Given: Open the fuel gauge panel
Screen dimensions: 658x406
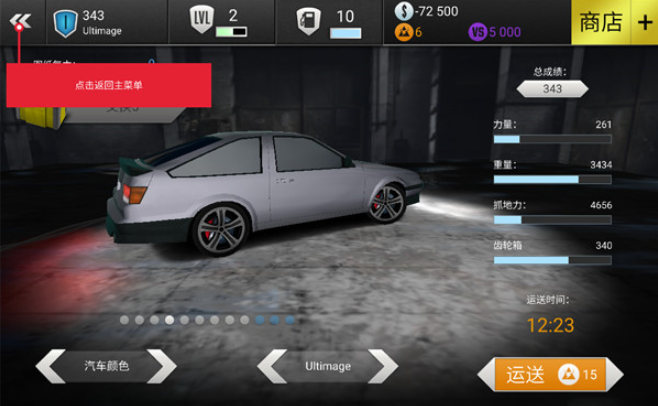Looking at the screenshot, I should click(330, 22).
